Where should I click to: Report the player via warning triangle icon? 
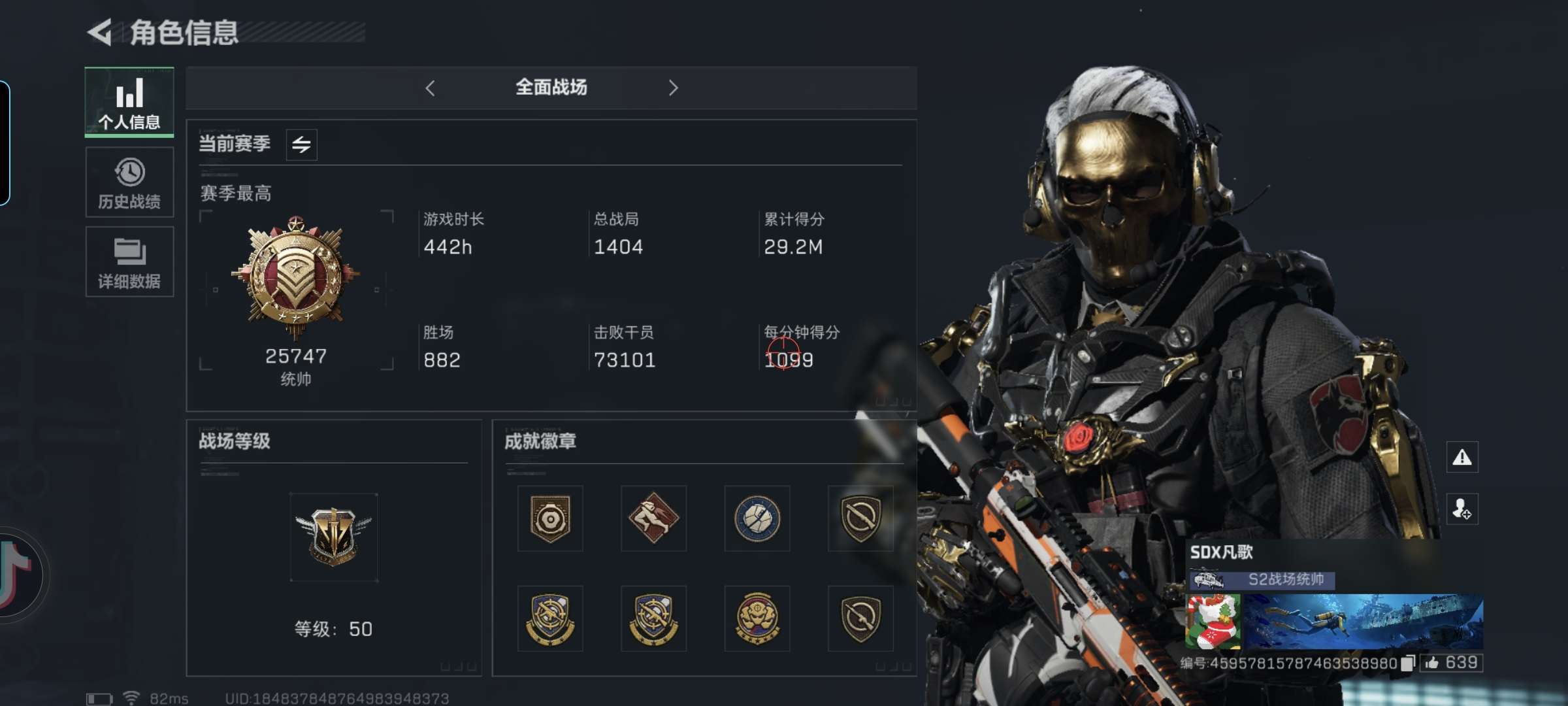1462,458
